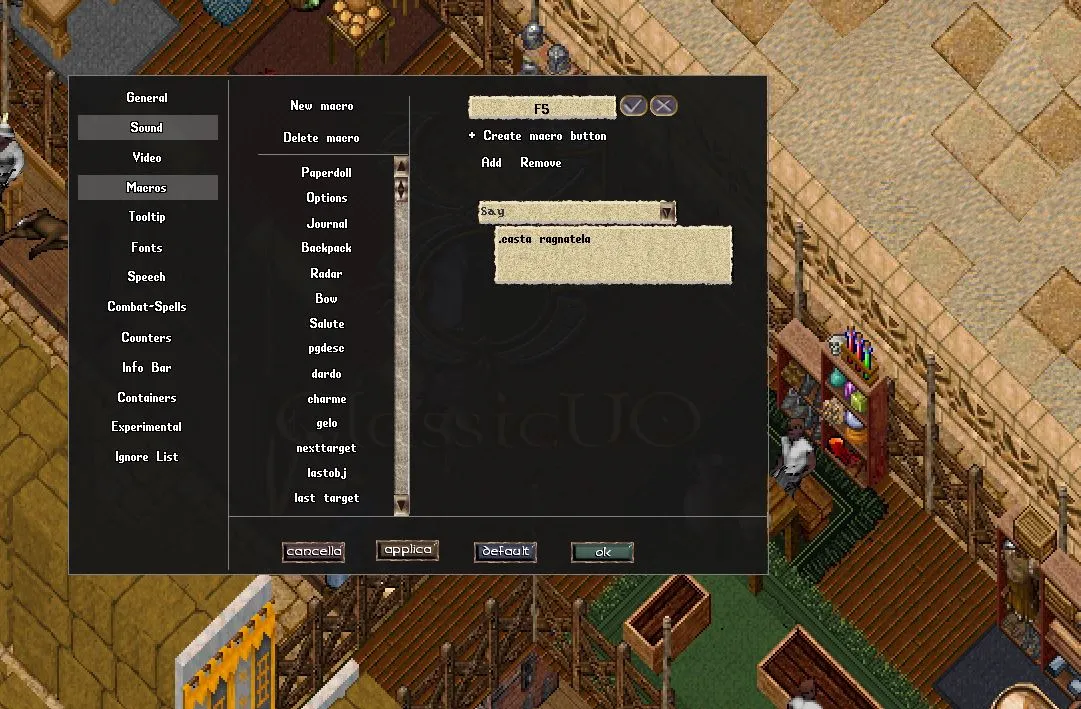The image size is (1081, 709).
Task: Open the Video settings section
Action: pos(147,158)
